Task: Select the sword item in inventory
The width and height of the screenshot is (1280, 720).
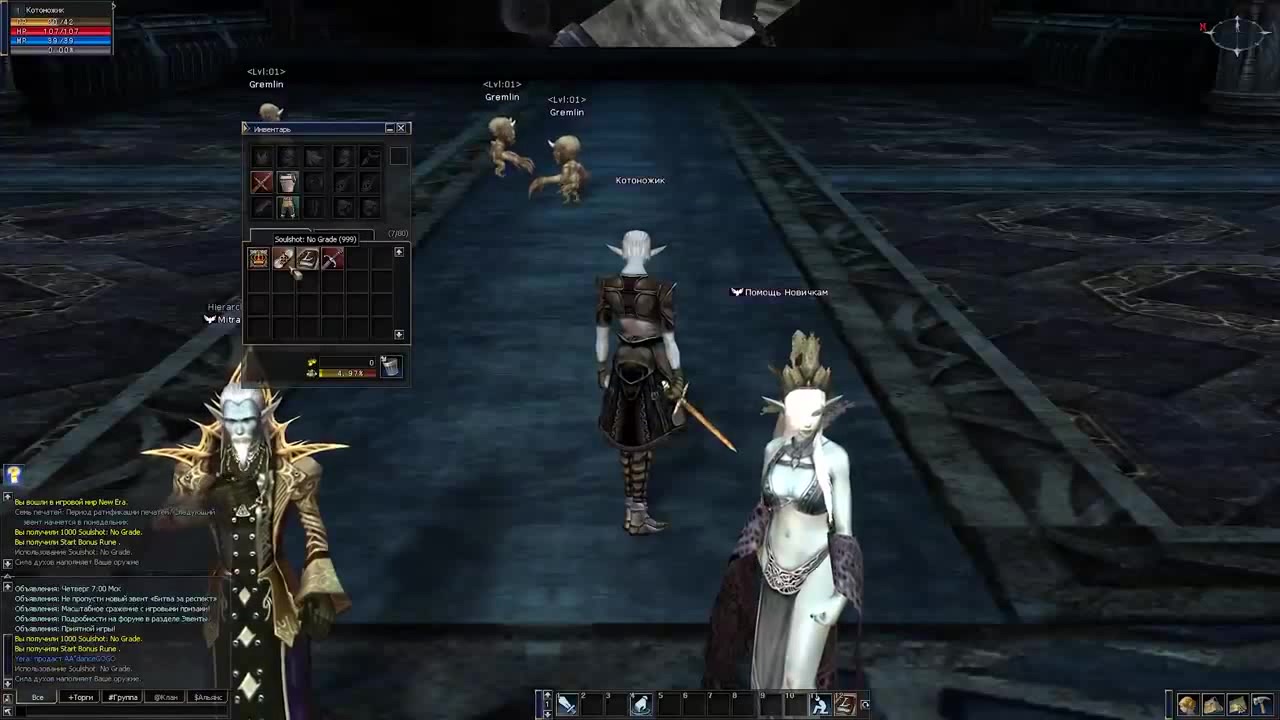Action: coord(331,259)
